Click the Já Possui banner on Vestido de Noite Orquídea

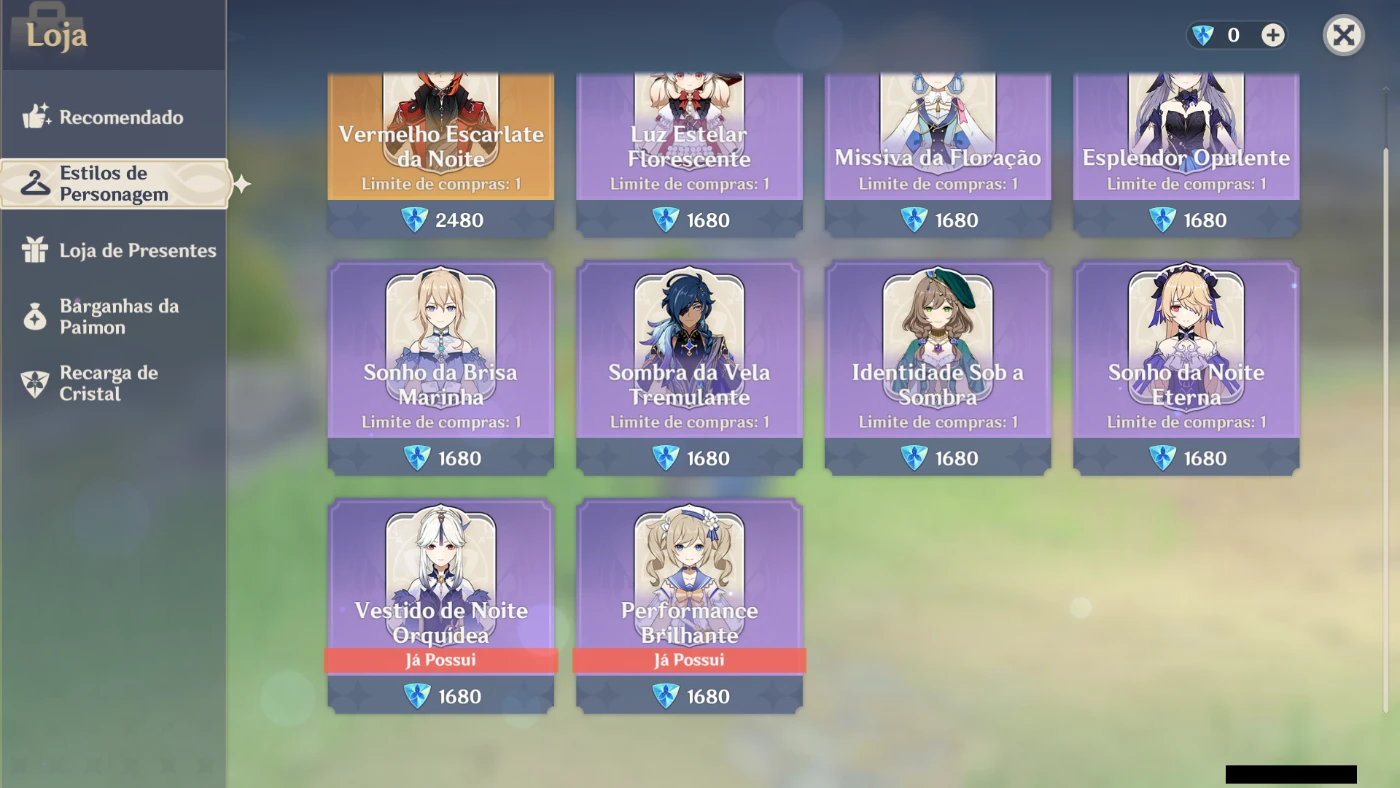[x=440, y=660]
